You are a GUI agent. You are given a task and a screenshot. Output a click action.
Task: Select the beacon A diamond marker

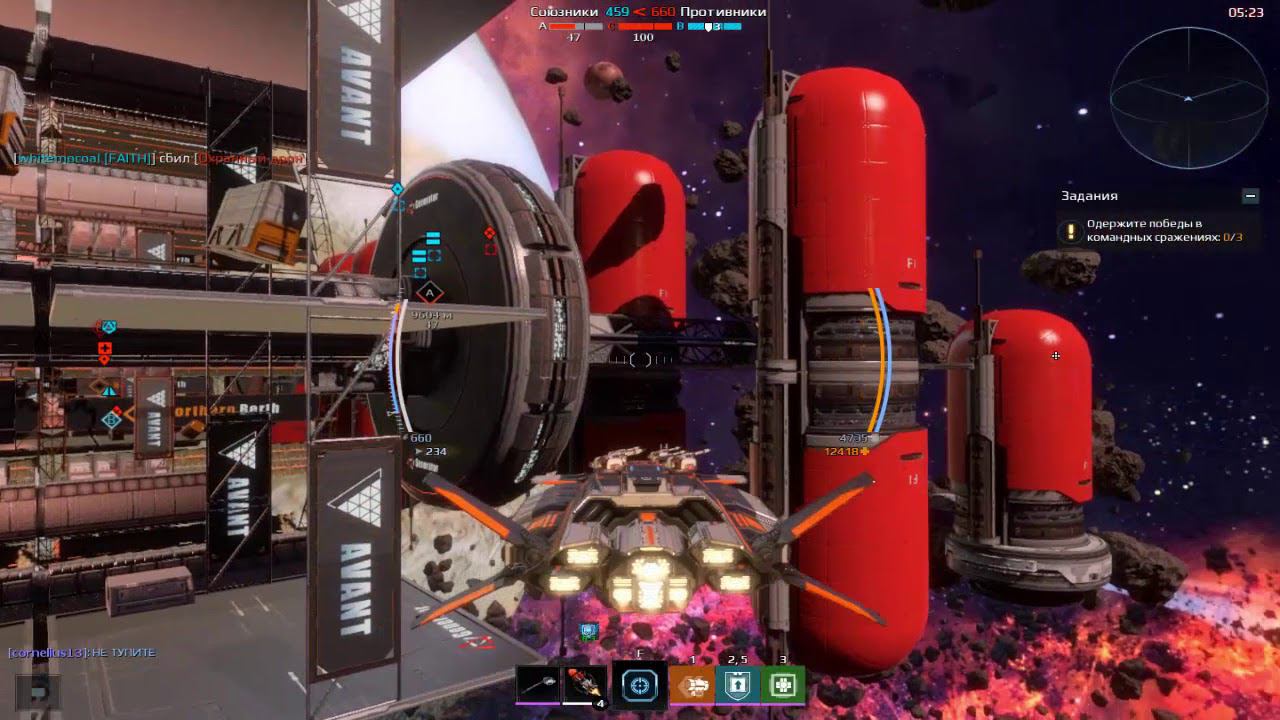point(429,293)
